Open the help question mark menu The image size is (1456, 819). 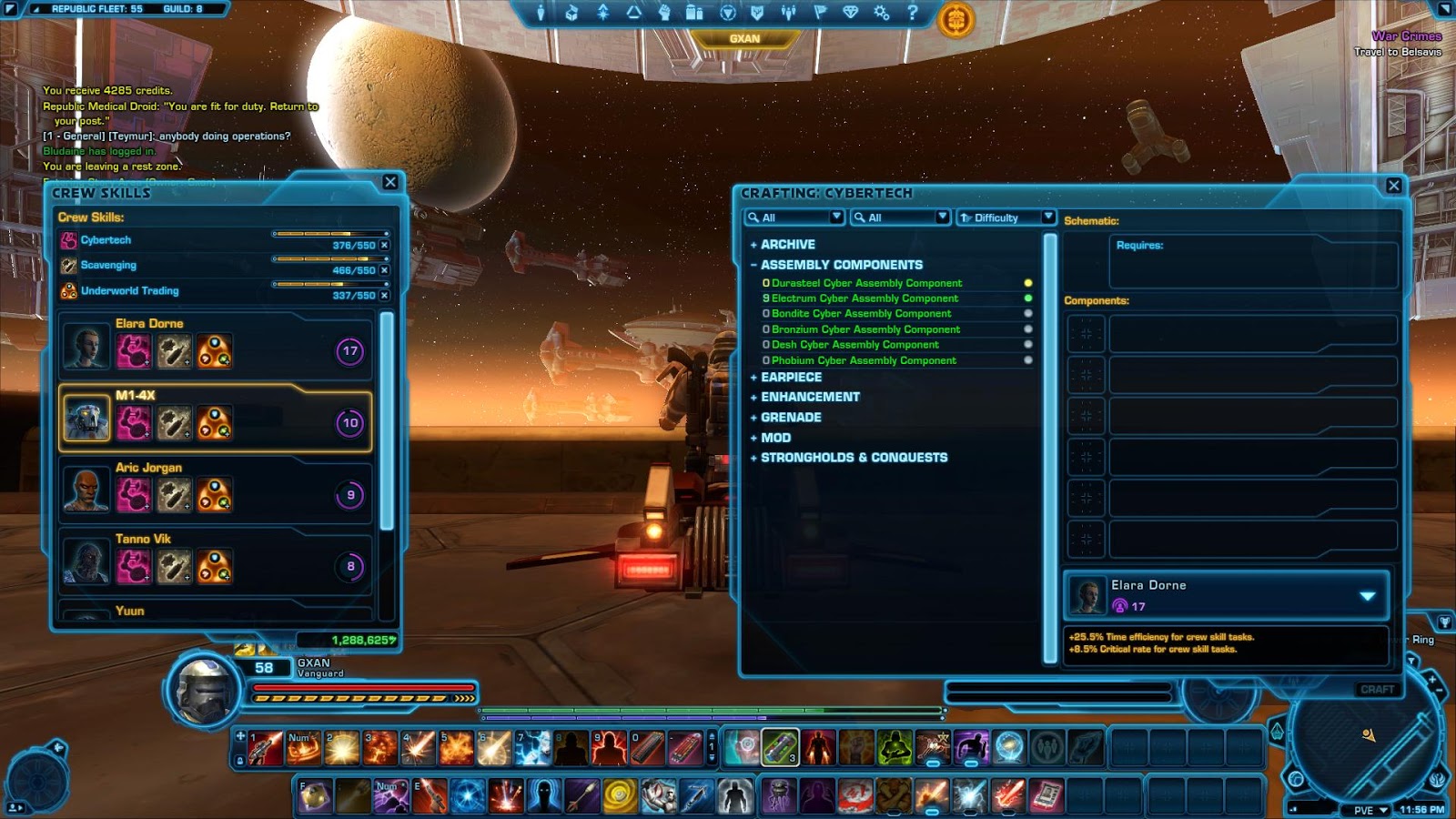913,13
